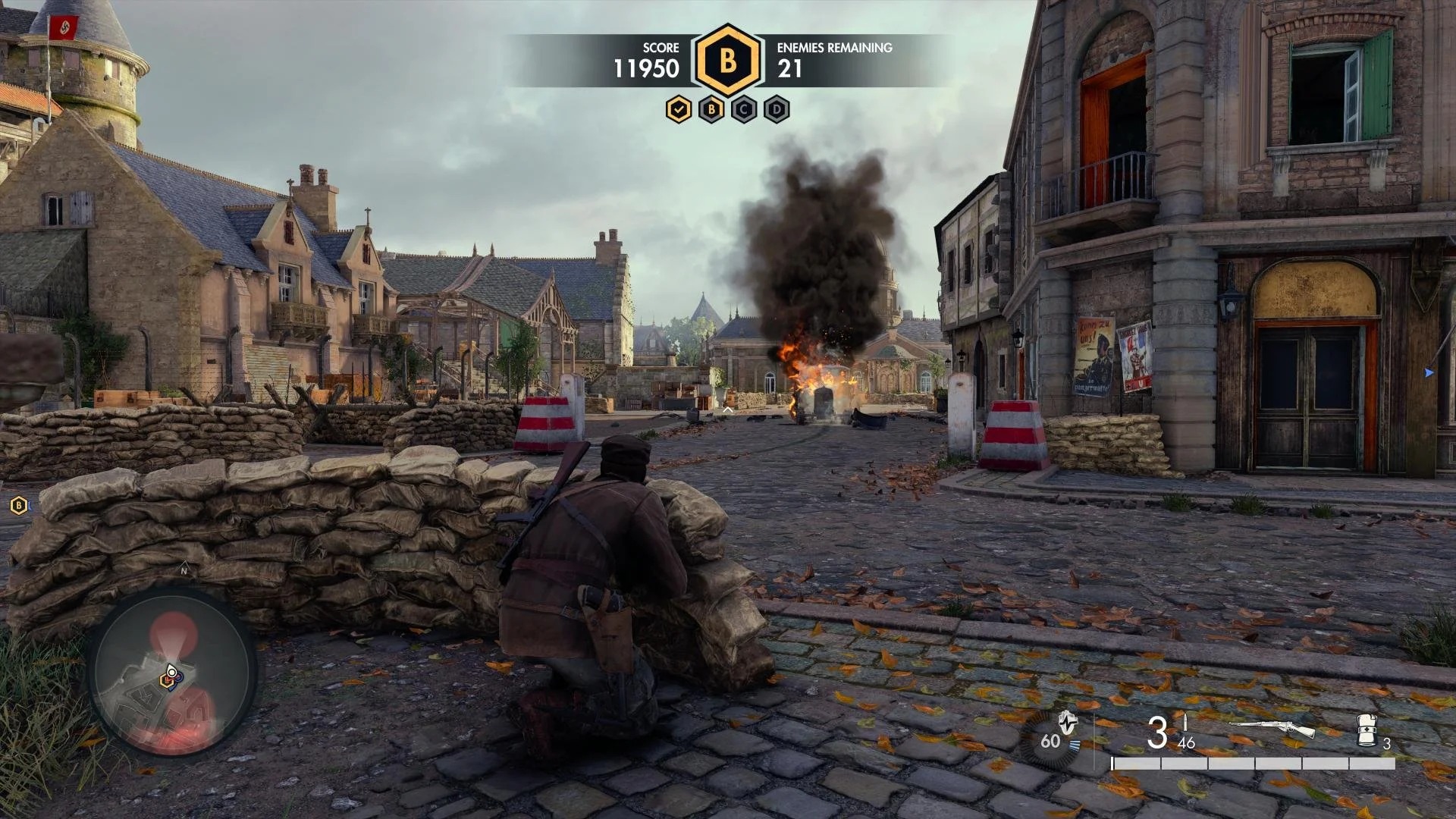Click the B objective marker at screen edge
Viewport: 1456px width, 819px height.
pos(18,505)
